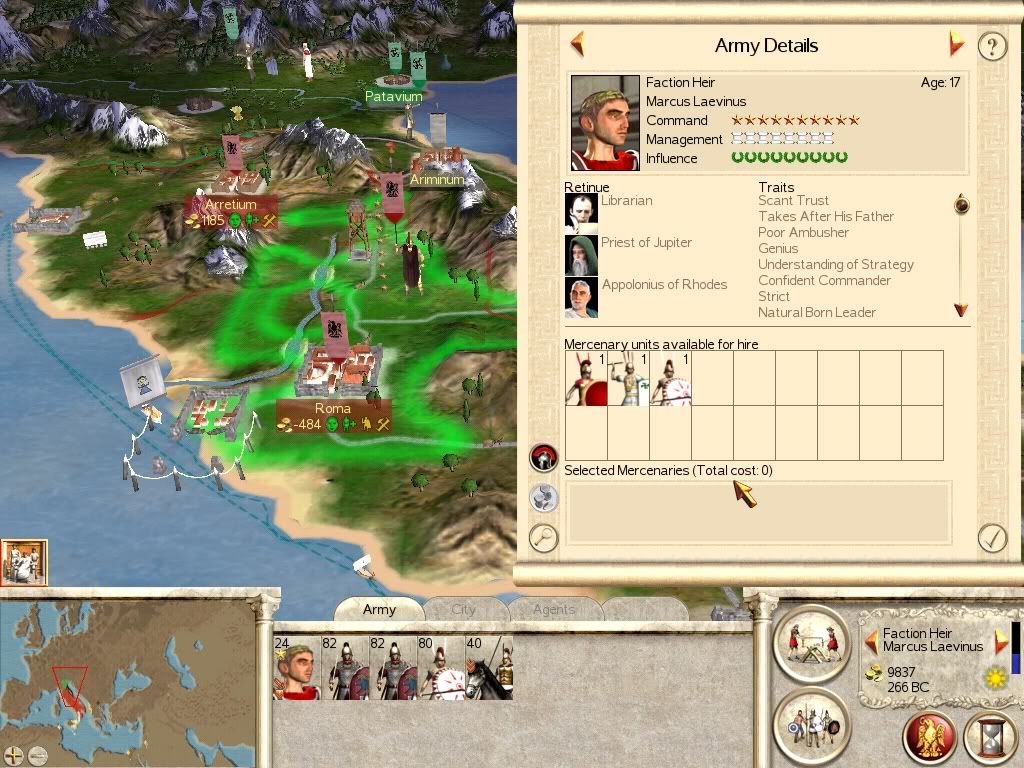The width and height of the screenshot is (1024, 768).
Task: Select the Priest of Jupiter retinue portrait
Action: click(581, 254)
